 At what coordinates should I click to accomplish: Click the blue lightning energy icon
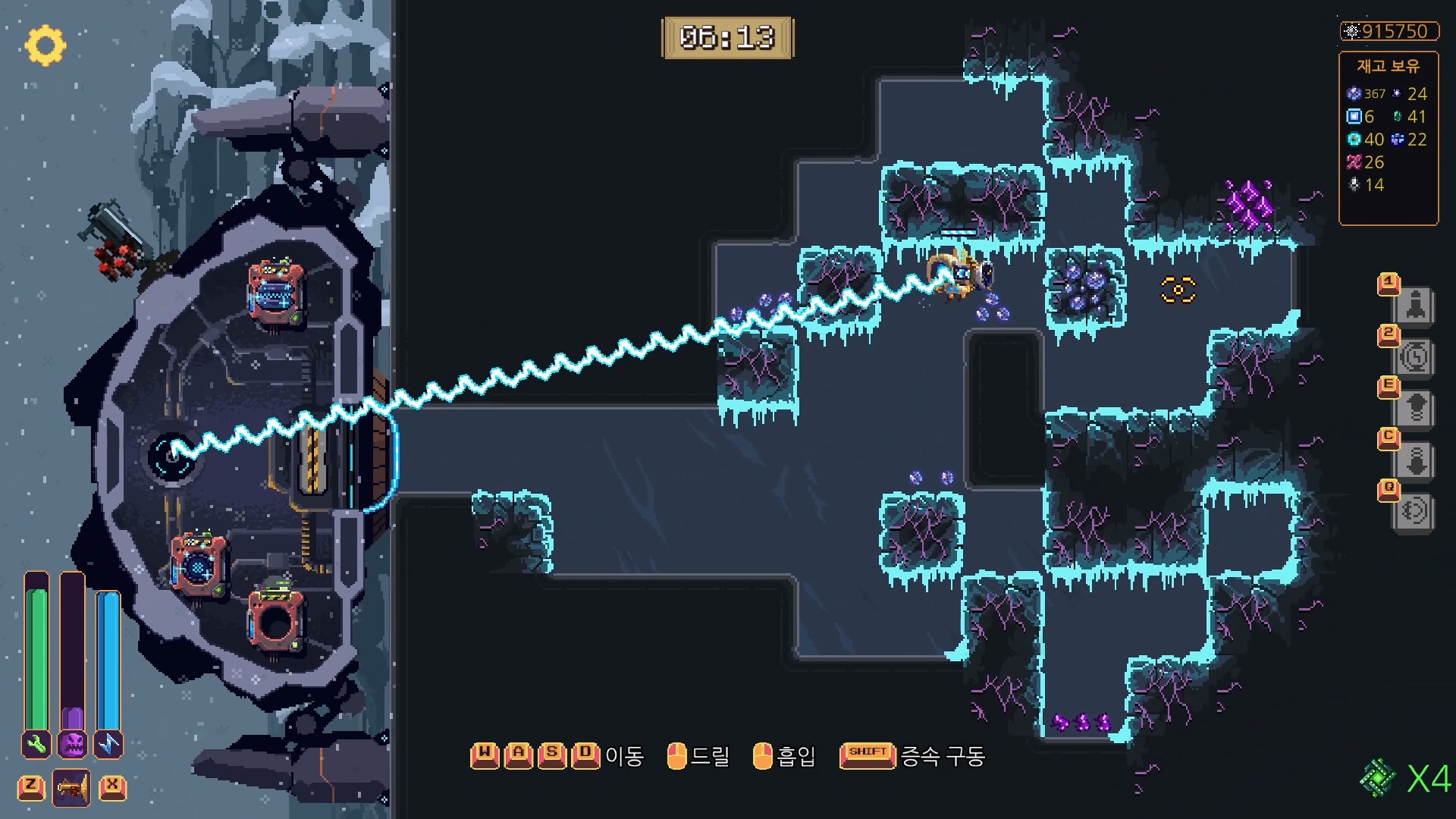point(108,745)
